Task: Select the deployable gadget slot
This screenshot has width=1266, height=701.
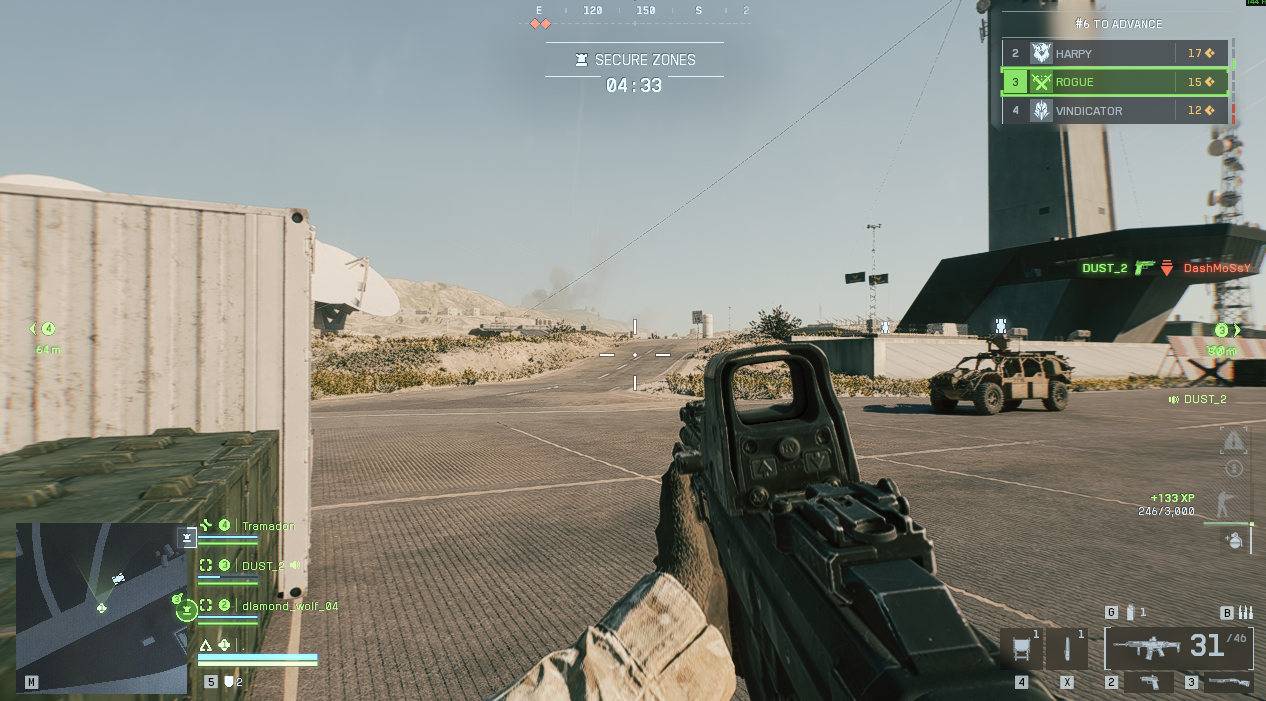Action: click(1021, 649)
